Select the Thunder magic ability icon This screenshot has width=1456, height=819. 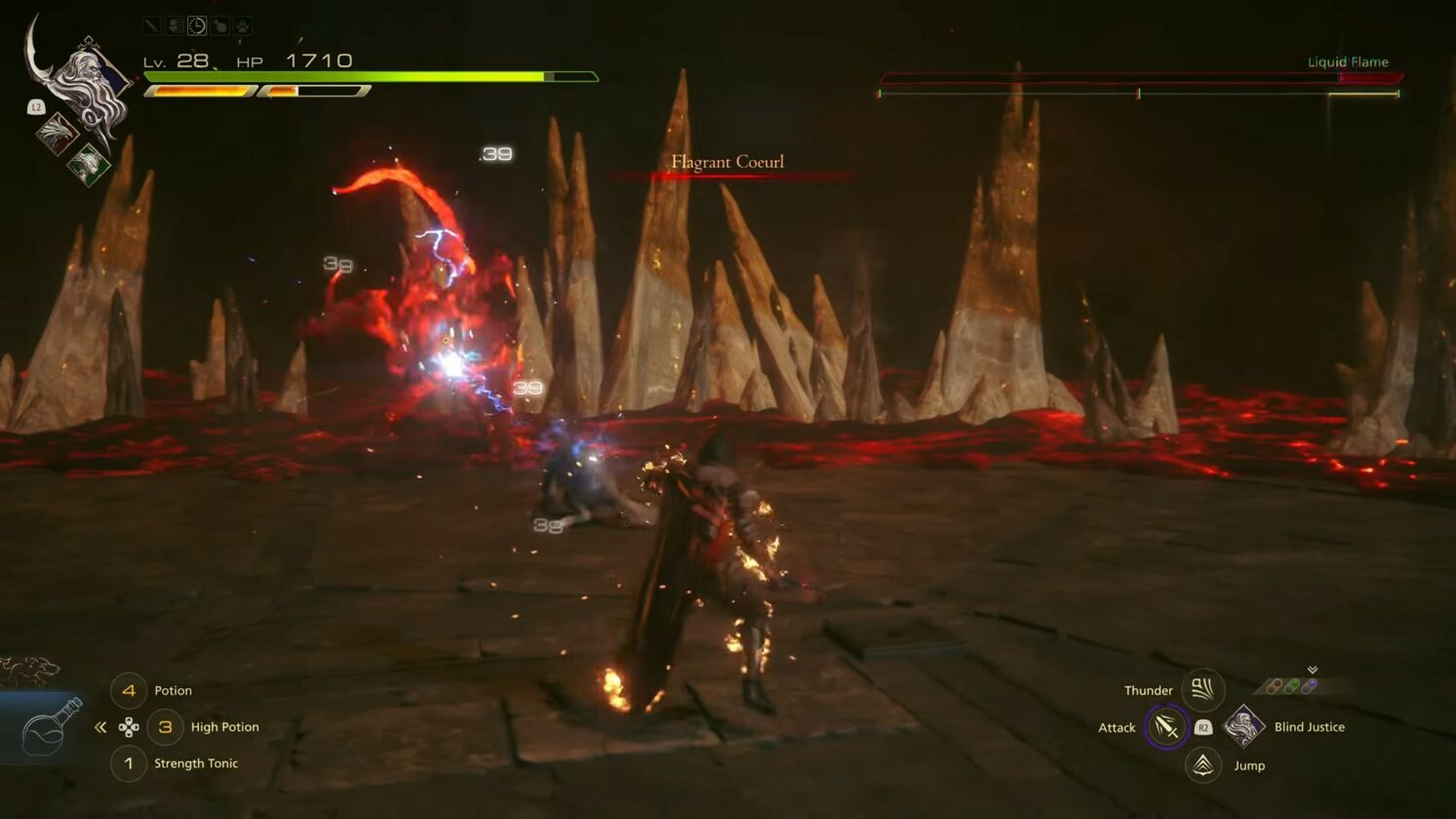point(1202,689)
